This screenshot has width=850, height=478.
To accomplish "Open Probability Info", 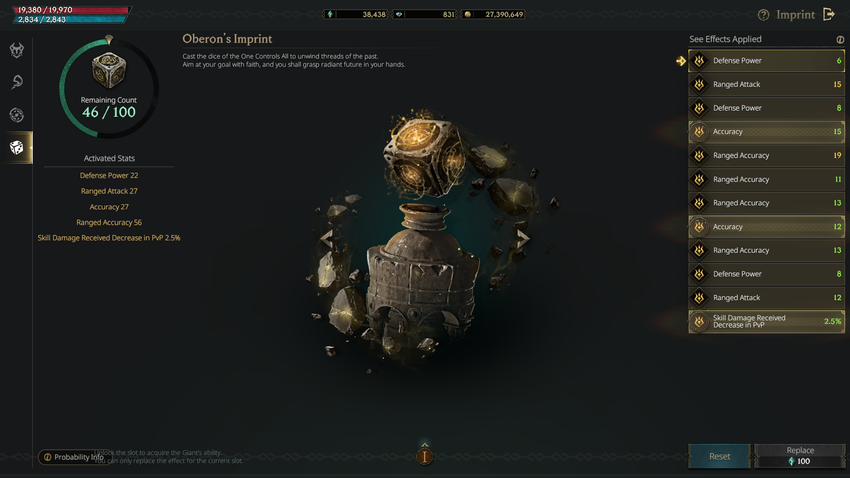I will coord(72,457).
